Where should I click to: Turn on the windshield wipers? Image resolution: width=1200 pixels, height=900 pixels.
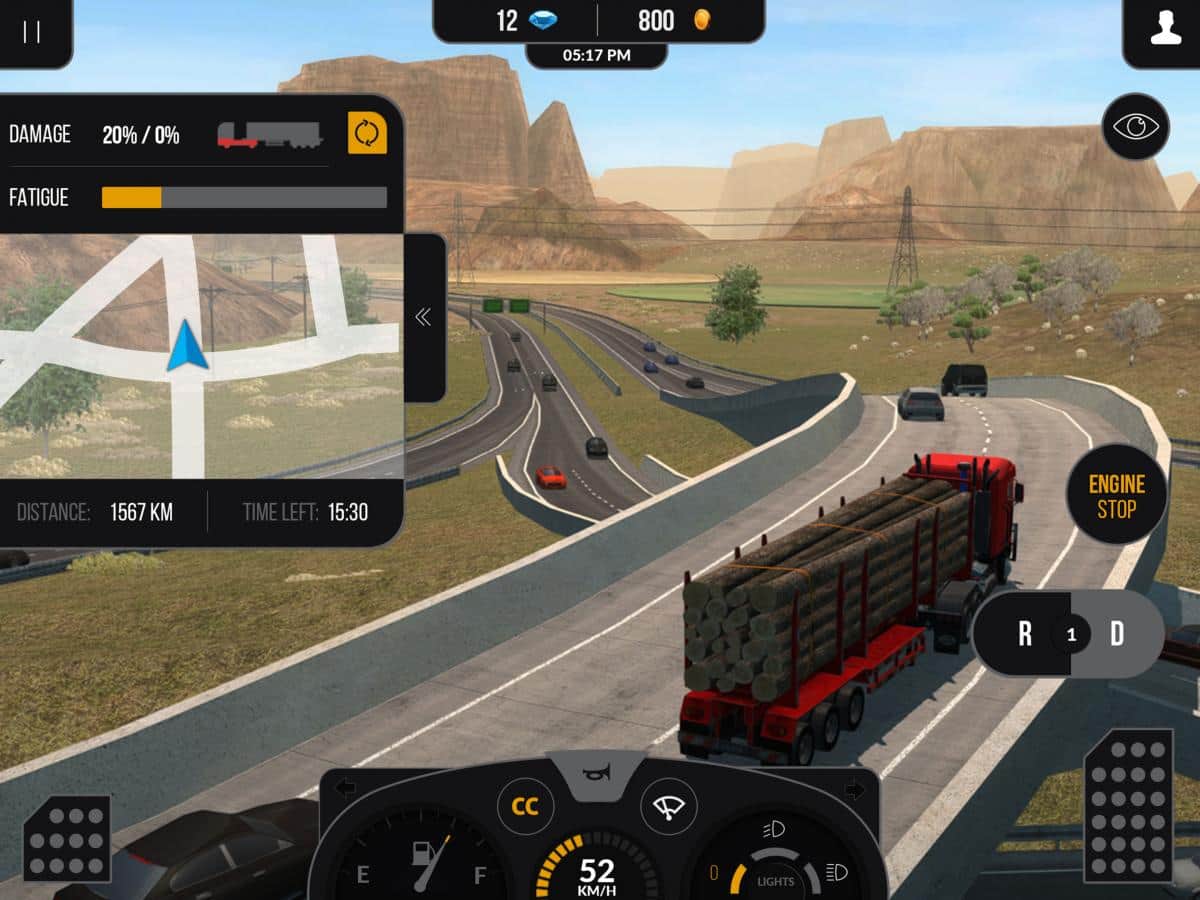tap(668, 806)
